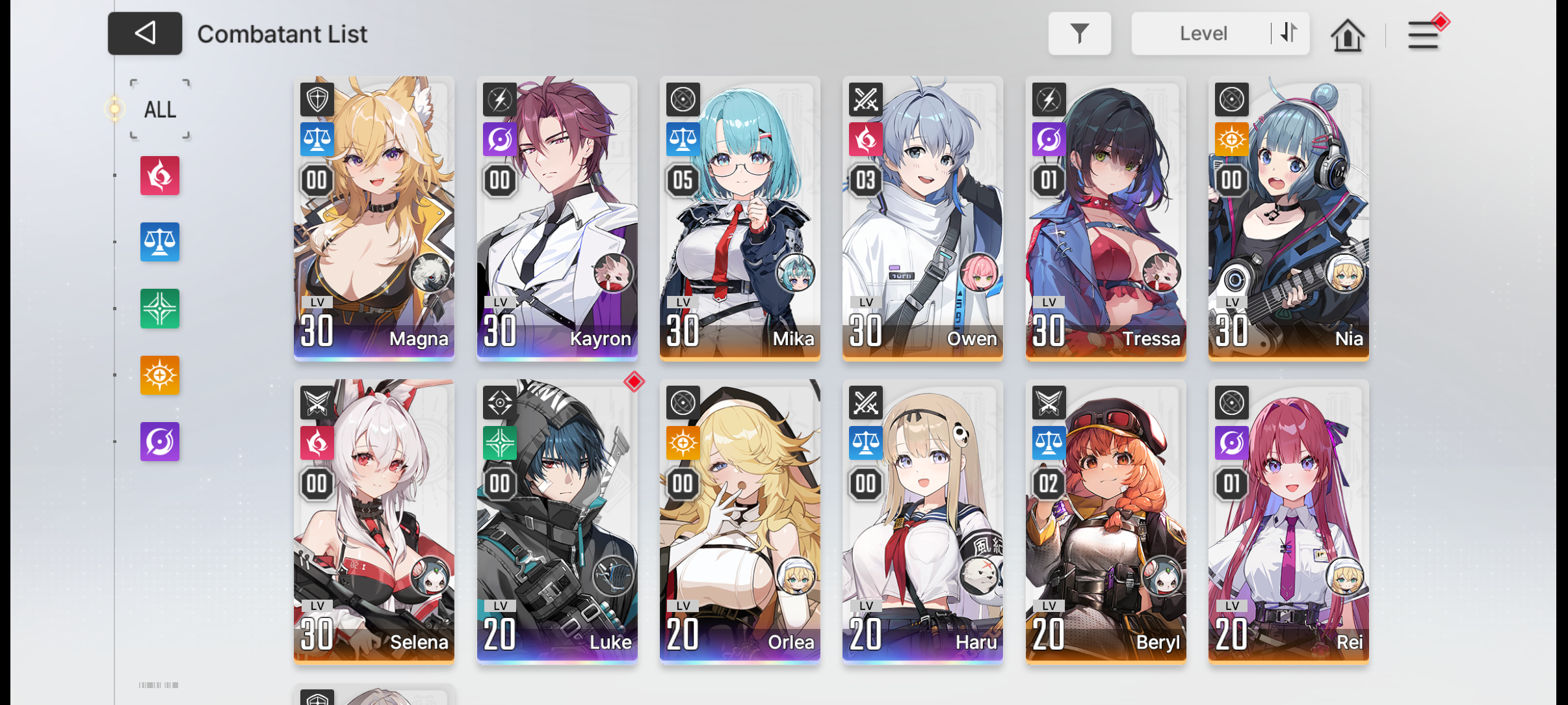
Task: Choose Rei's level 20 card
Action: (1288, 521)
